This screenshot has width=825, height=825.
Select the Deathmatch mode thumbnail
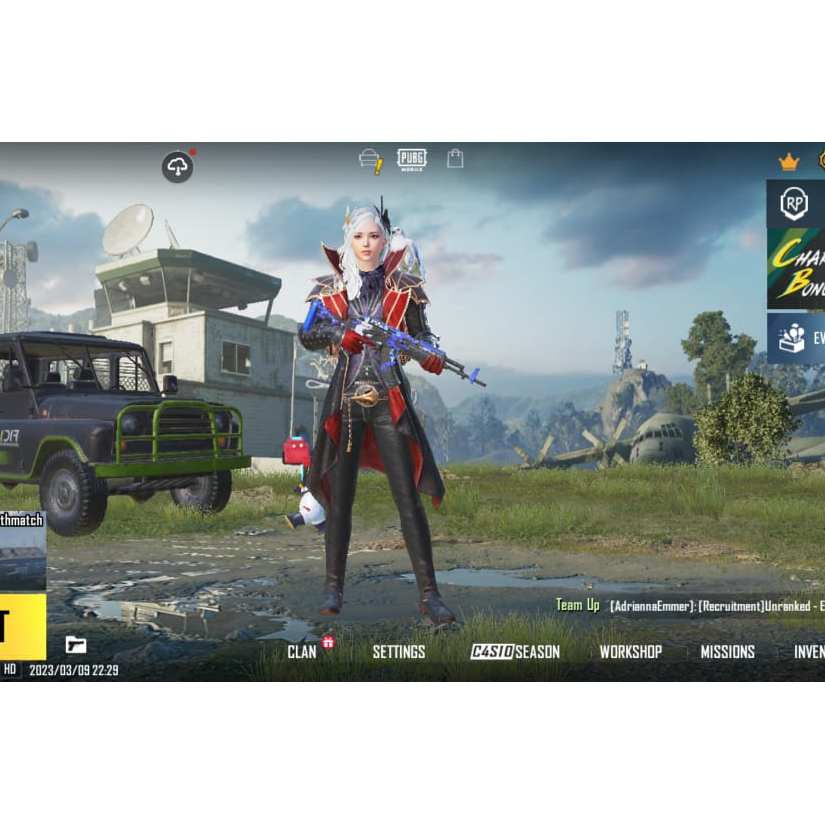(22, 551)
